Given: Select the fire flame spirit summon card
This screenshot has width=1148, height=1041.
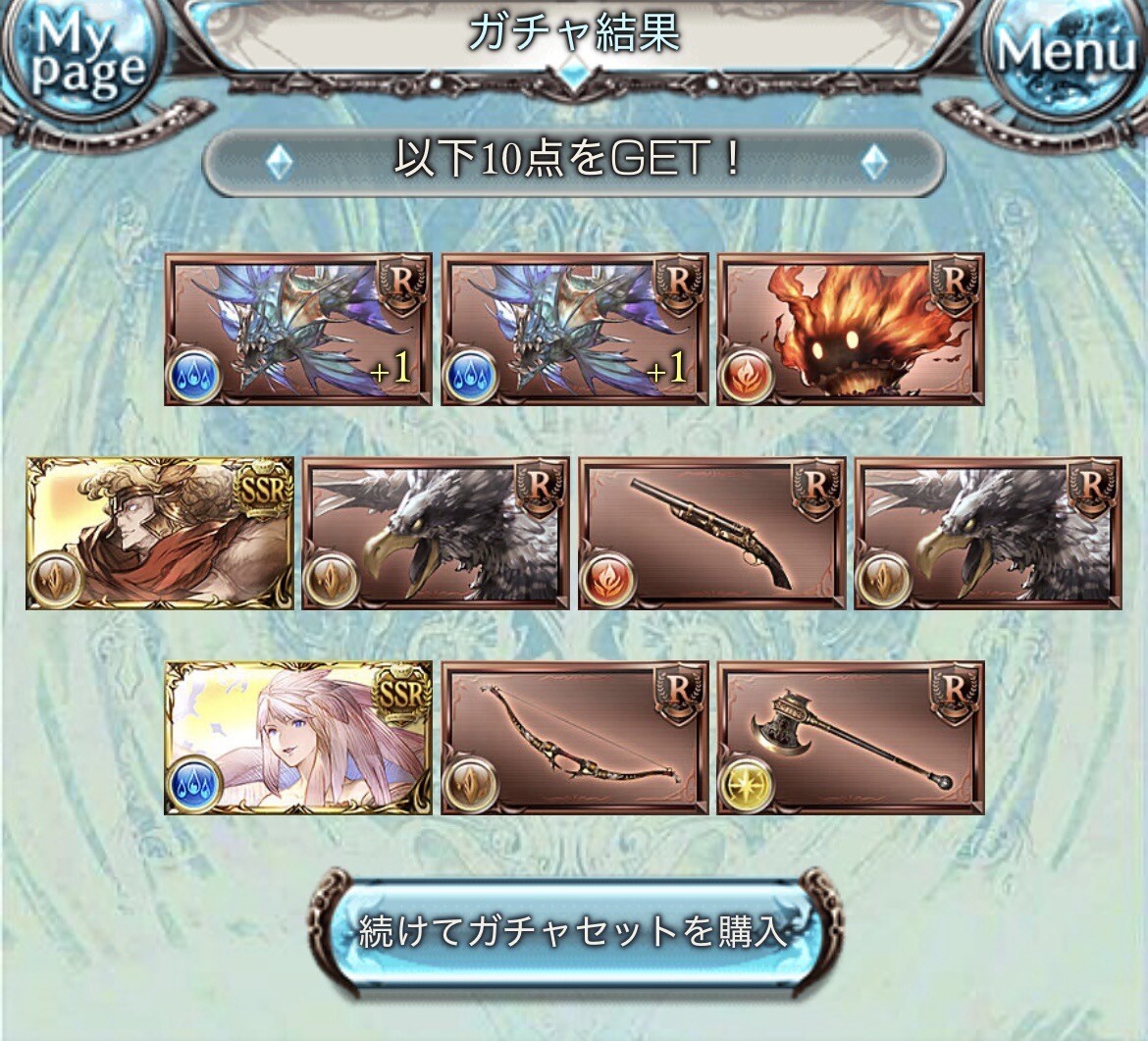Looking at the screenshot, I should tap(850, 329).
